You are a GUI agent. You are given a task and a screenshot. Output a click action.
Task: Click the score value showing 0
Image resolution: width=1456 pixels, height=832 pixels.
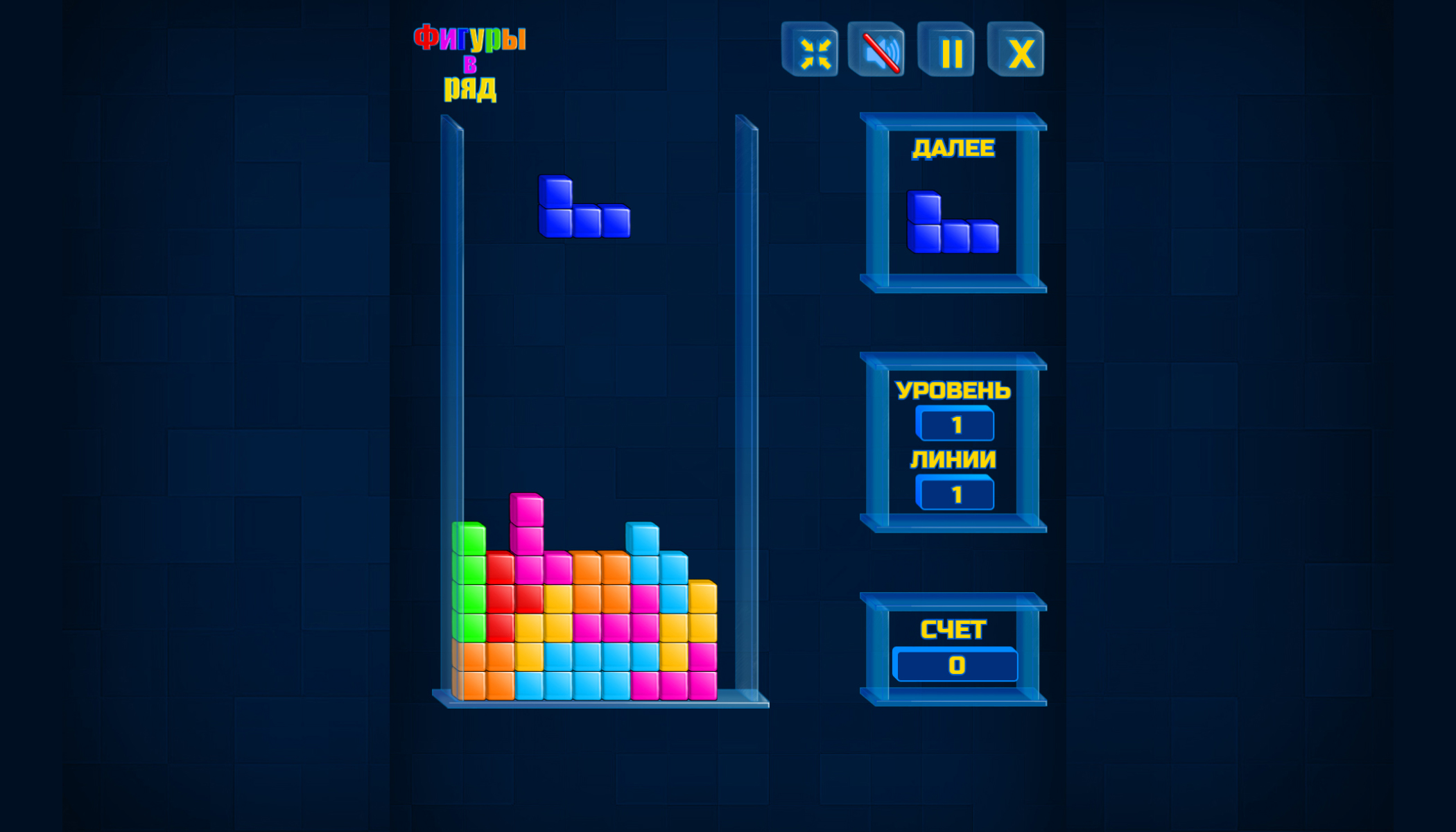point(957,664)
